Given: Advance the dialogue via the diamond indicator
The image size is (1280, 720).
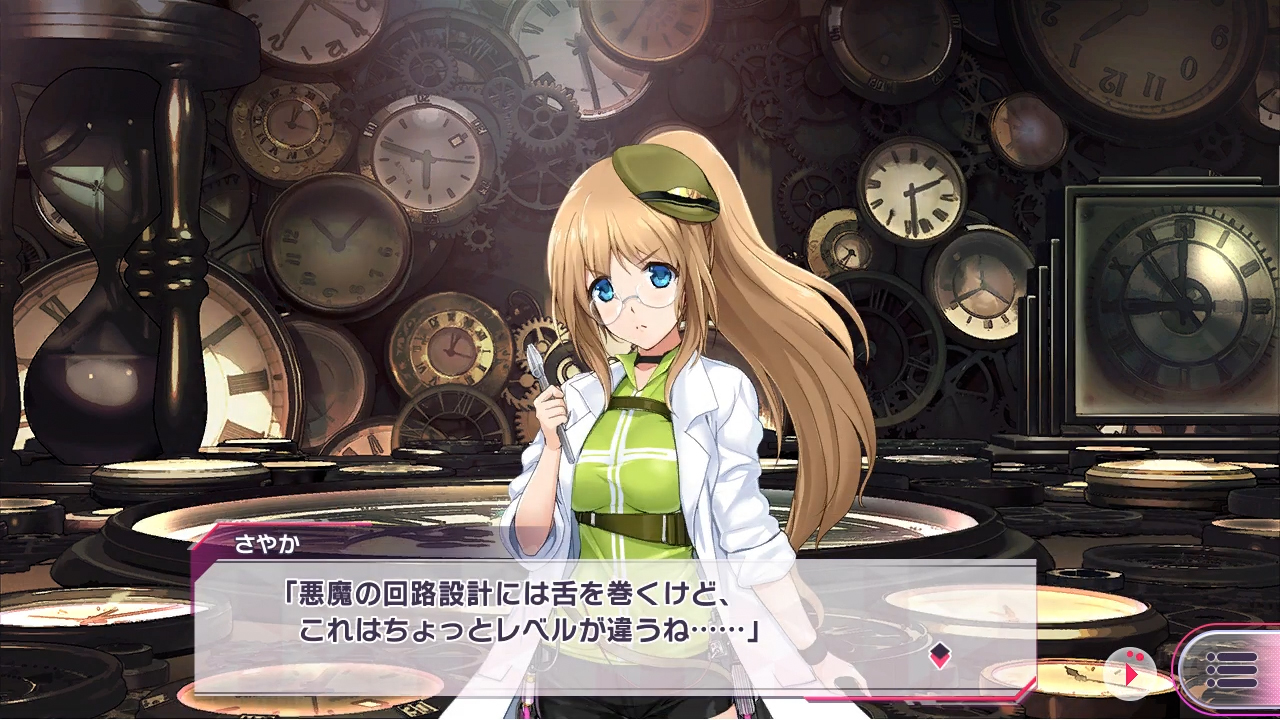Looking at the screenshot, I should 939,656.
